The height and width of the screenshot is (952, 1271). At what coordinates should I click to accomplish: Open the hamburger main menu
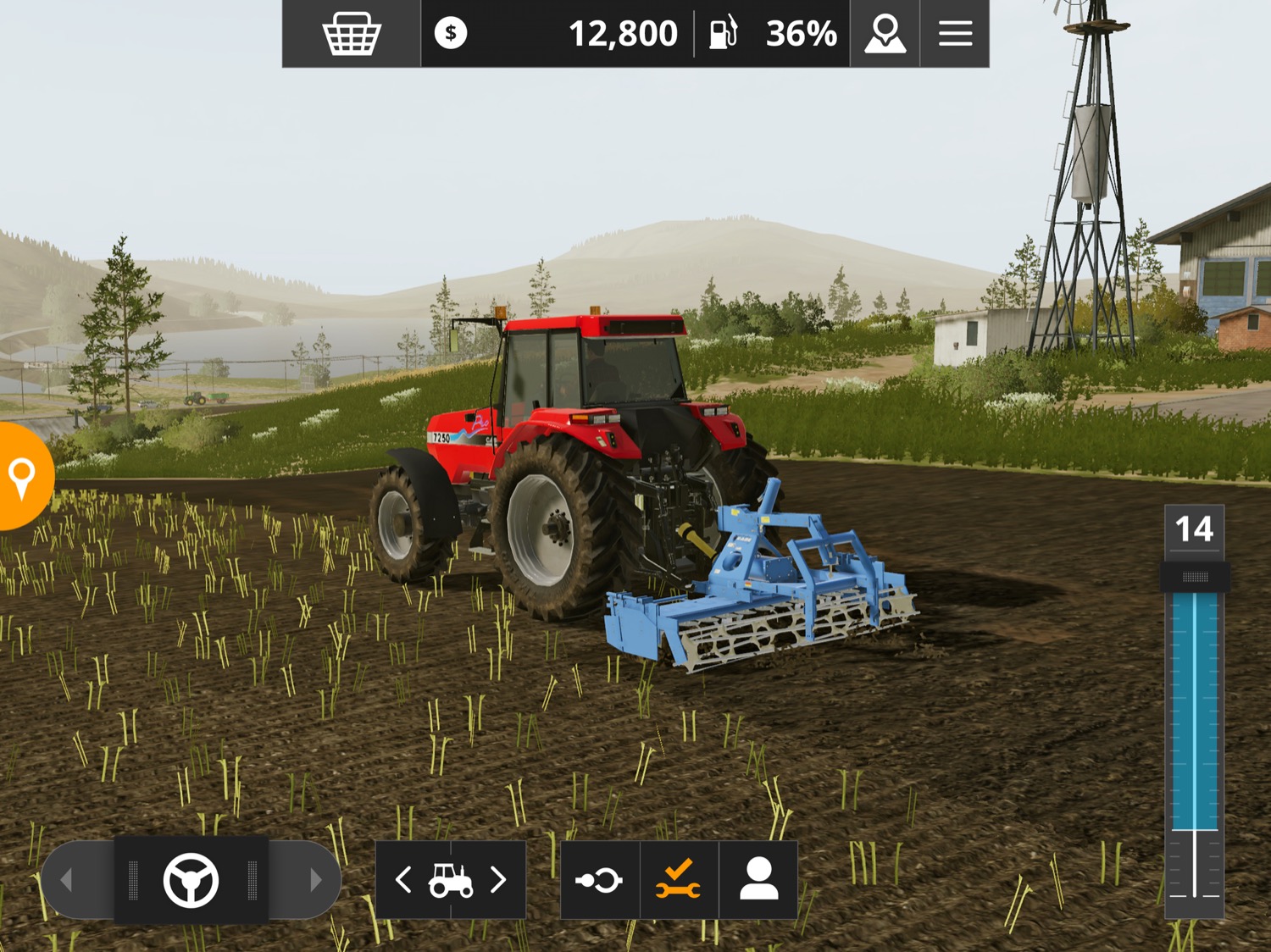[955, 34]
